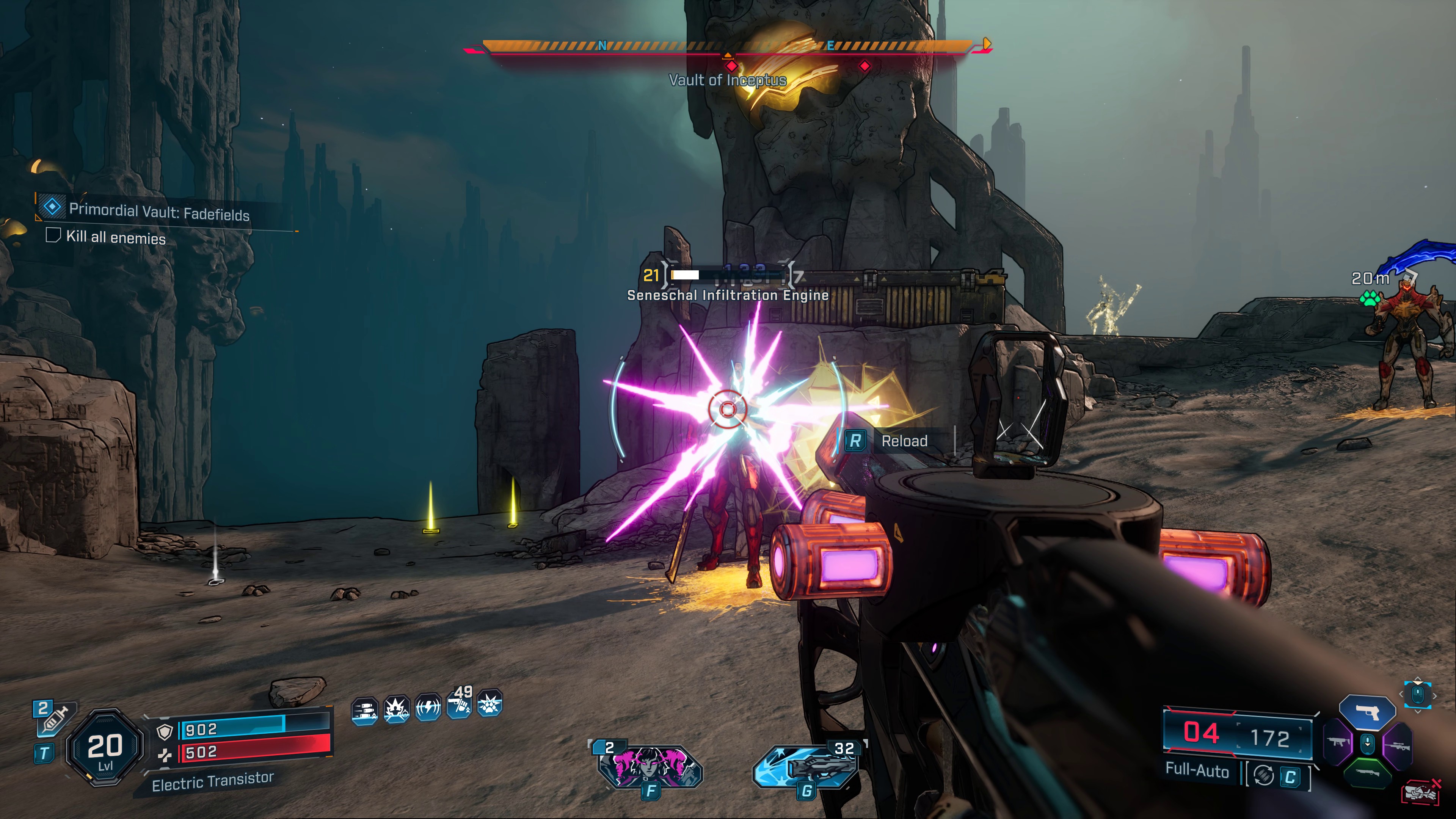Screen dimensions: 1456x819
Task: Tick the Kill all enemies objective checkbox
Action: click(53, 235)
